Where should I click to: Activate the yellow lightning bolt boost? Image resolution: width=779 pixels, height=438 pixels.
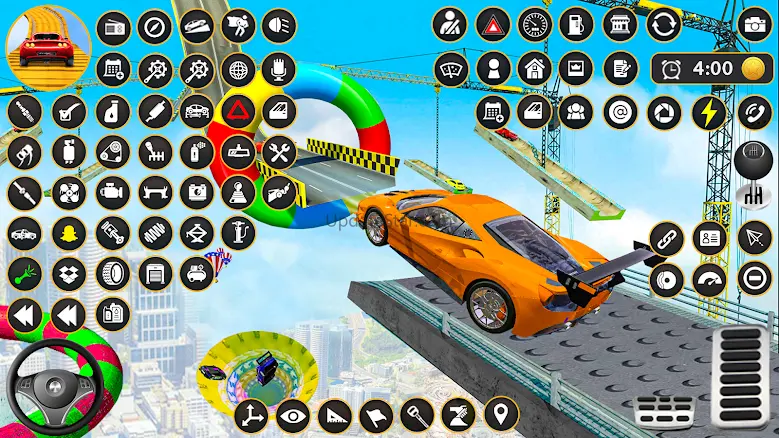click(709, 112)
